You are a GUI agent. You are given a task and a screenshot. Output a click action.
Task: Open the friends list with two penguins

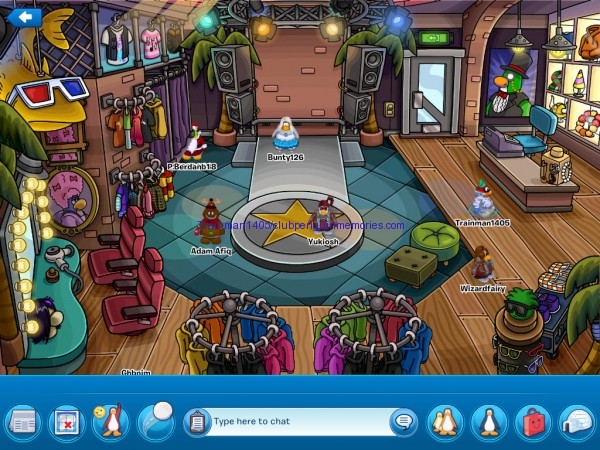444,422
